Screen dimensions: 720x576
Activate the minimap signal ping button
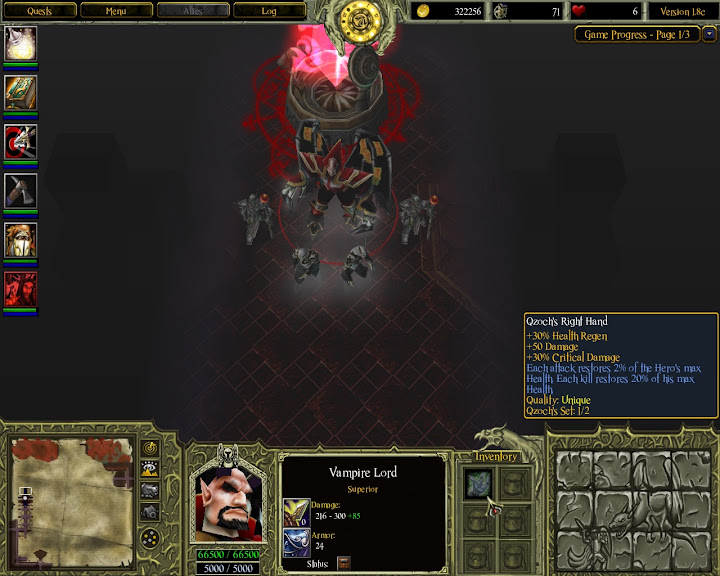point(150,447)
